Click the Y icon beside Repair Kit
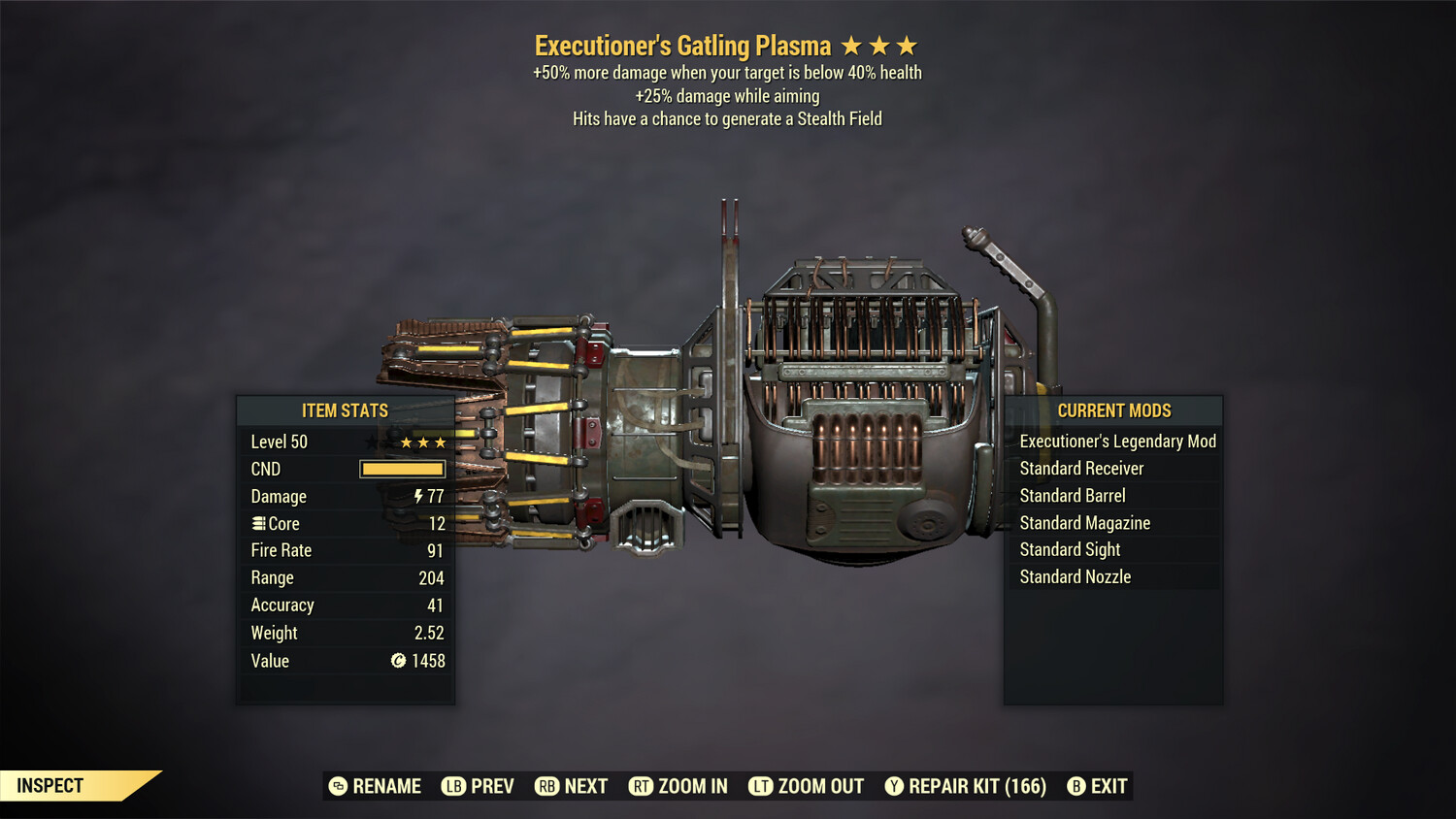This screenshot has width=1456, height=819. point(895,786)
